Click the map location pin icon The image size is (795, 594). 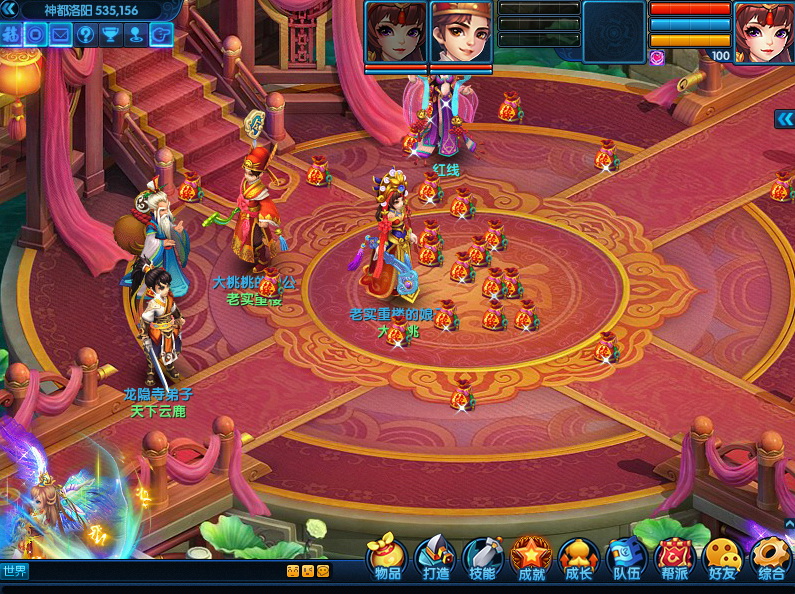(136, 34)
